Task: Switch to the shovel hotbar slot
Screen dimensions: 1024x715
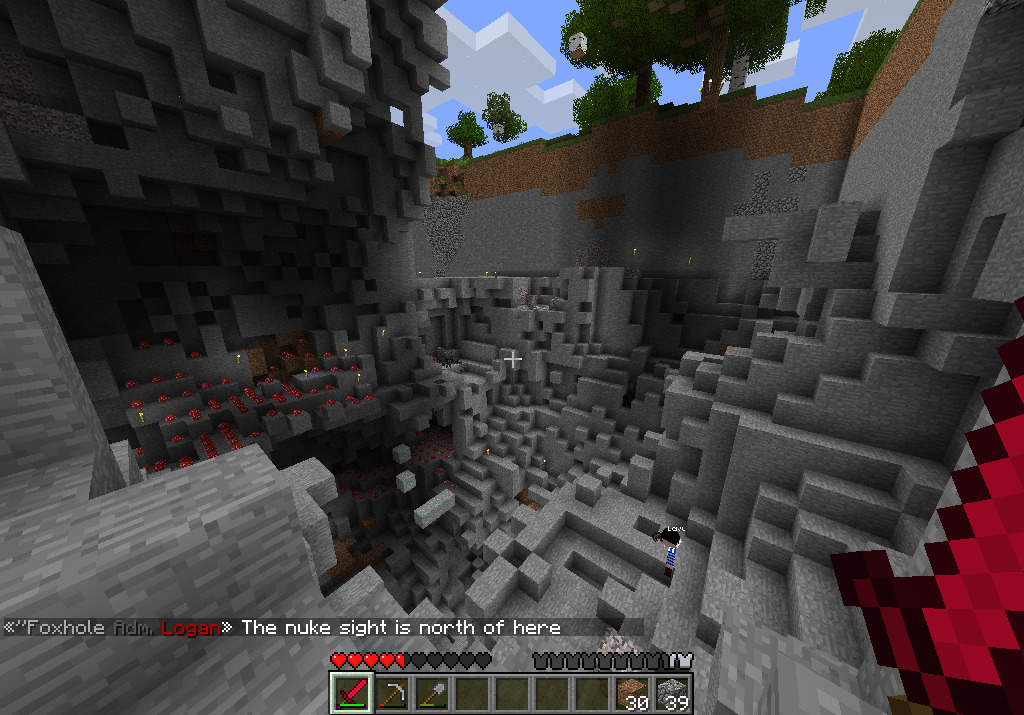Action: click(432, 692)
